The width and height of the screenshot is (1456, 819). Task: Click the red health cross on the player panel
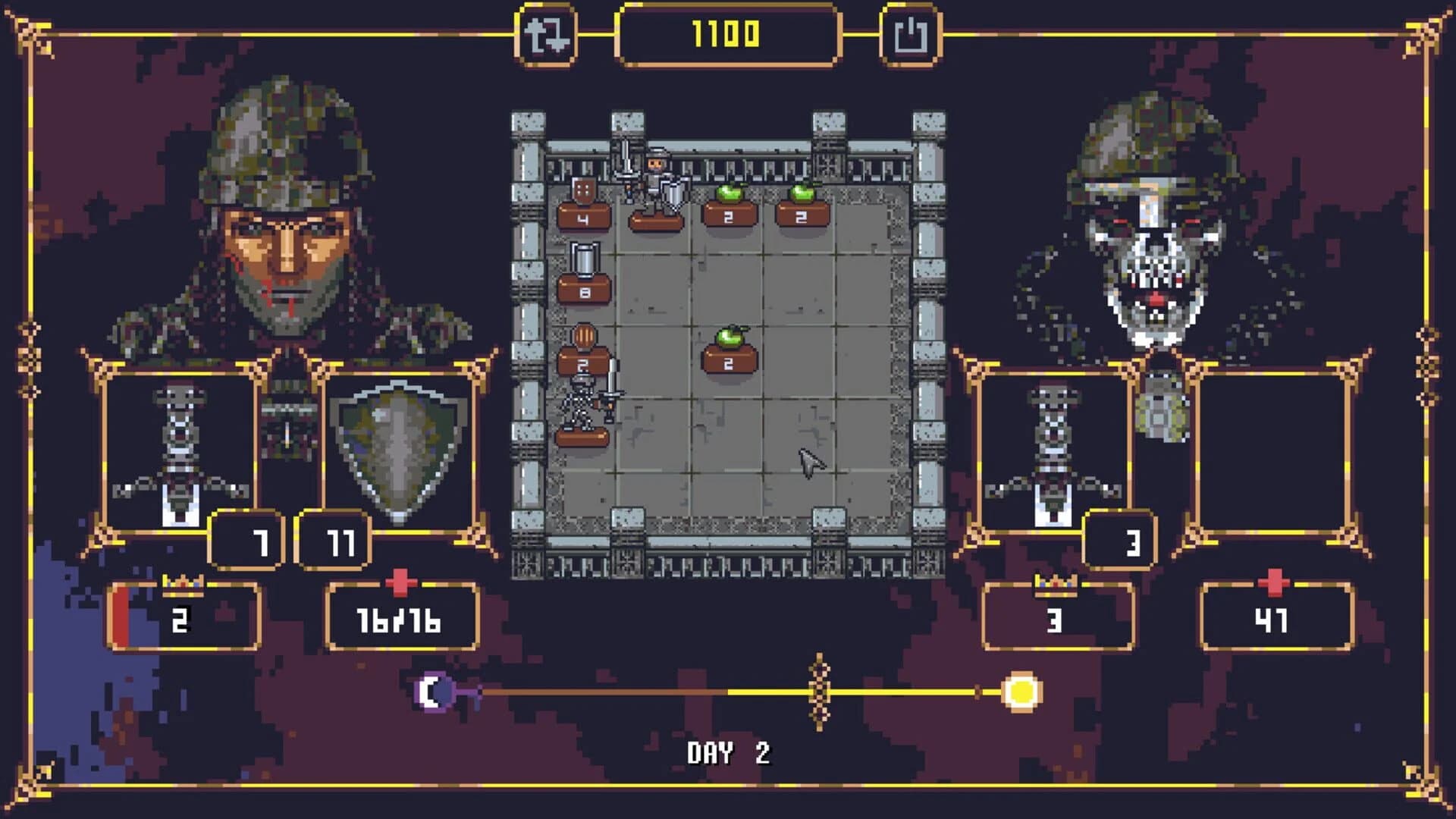click(401, 582)
